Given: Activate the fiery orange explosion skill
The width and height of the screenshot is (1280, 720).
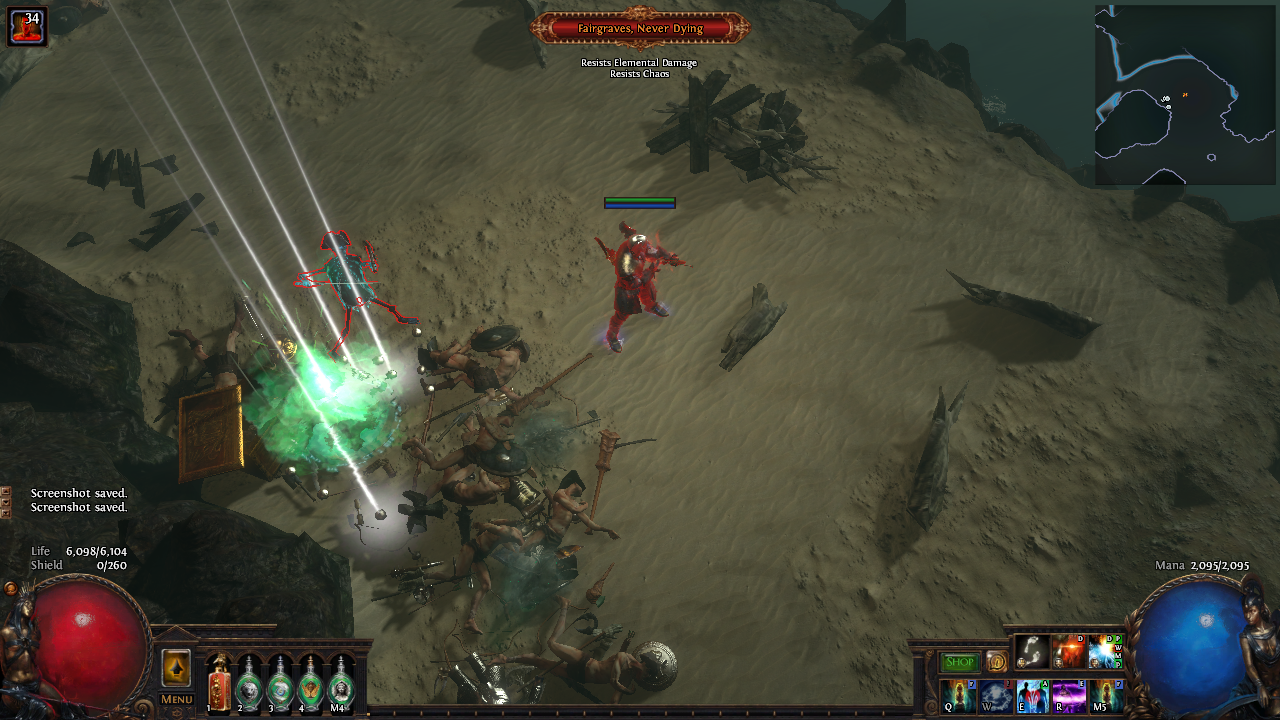Looking at the screenshot, I should [x=1069, y=652].
